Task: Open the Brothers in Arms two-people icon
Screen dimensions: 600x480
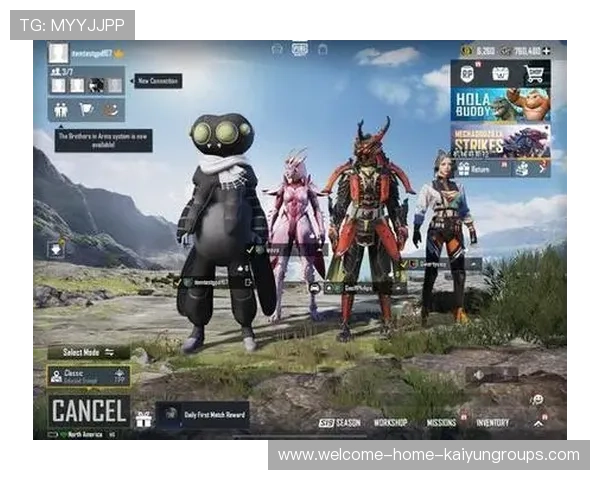Action: pos(61,110)
